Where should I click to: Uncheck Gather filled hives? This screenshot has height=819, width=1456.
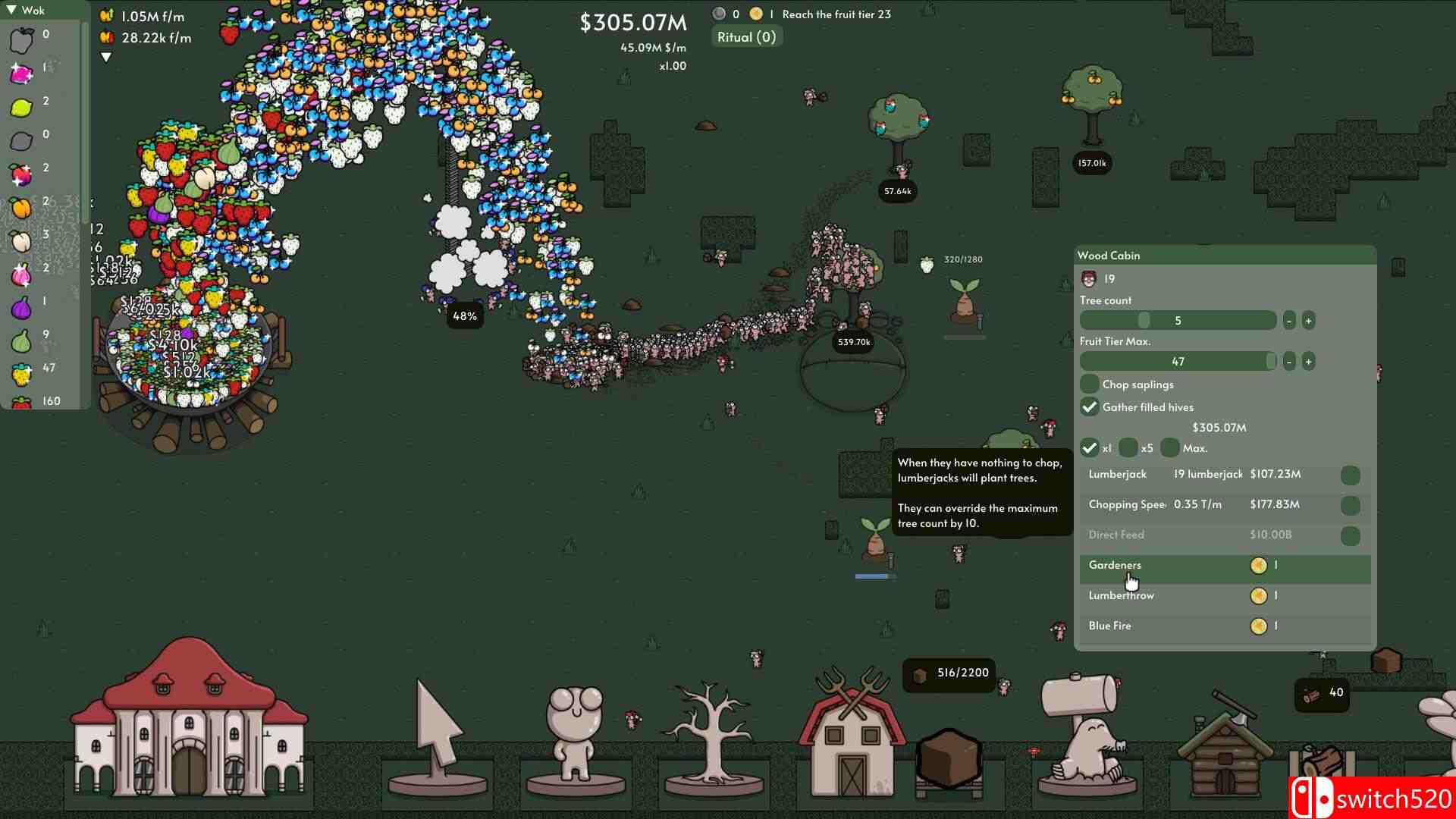point(1090,407)
